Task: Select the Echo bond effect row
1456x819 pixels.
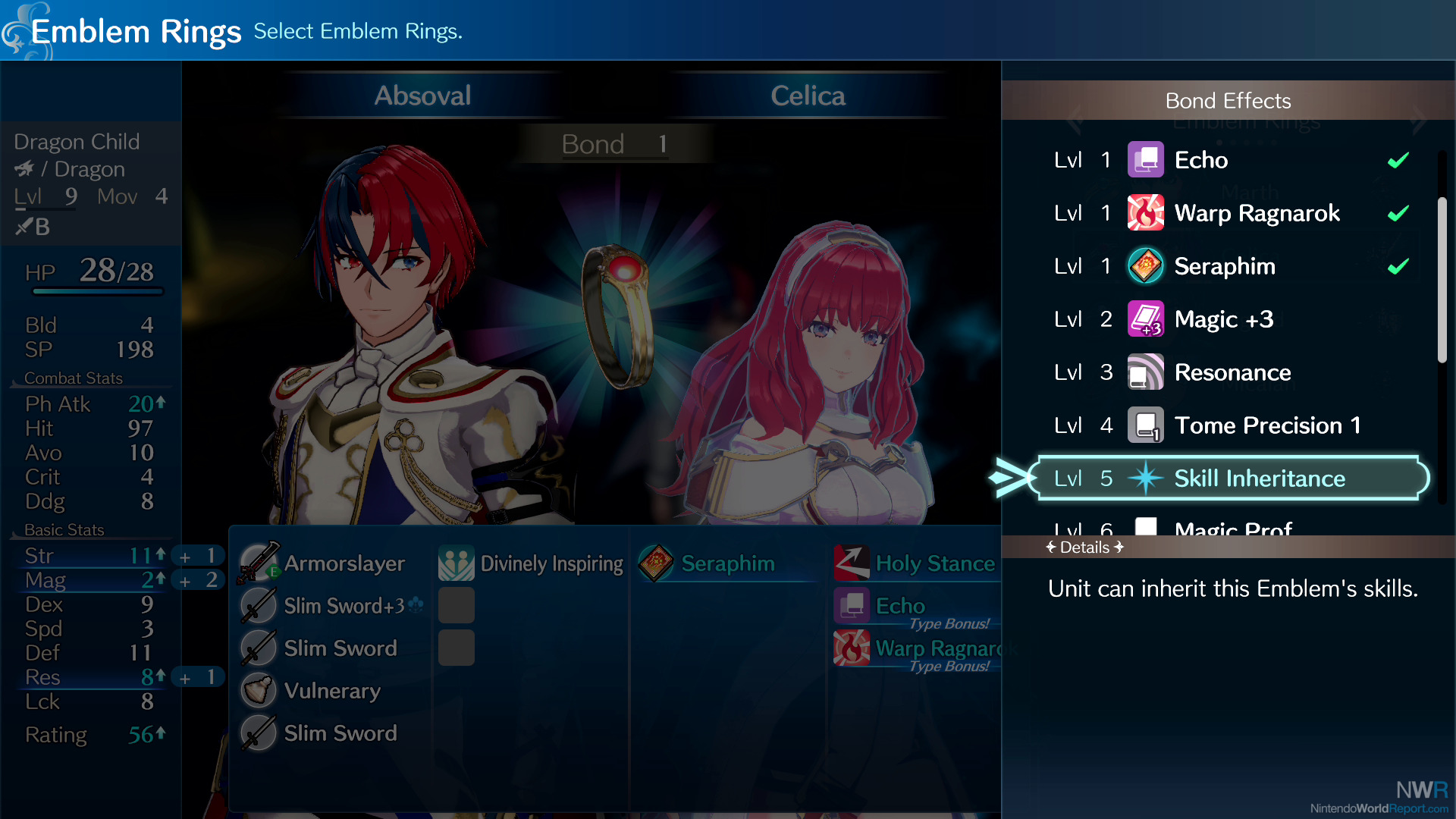Action: pyautogui.click(x=1228, y=160)
